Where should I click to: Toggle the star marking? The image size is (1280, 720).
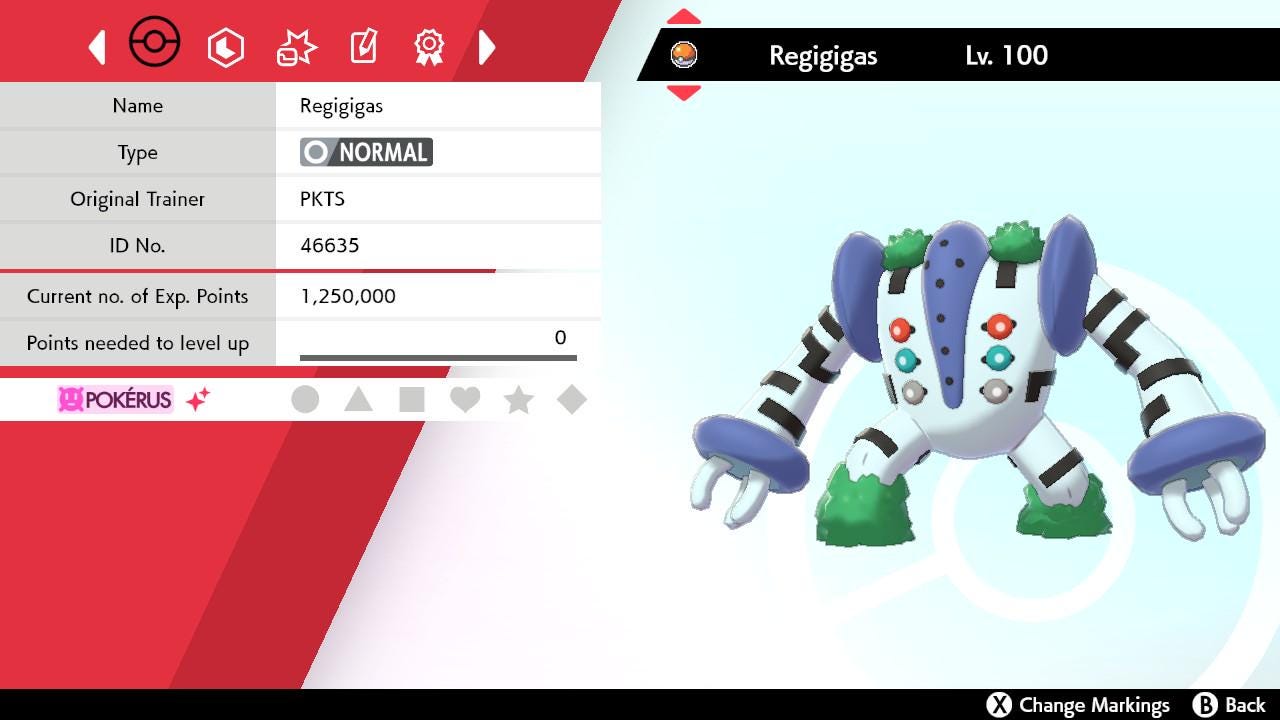(x=518, y=400)
